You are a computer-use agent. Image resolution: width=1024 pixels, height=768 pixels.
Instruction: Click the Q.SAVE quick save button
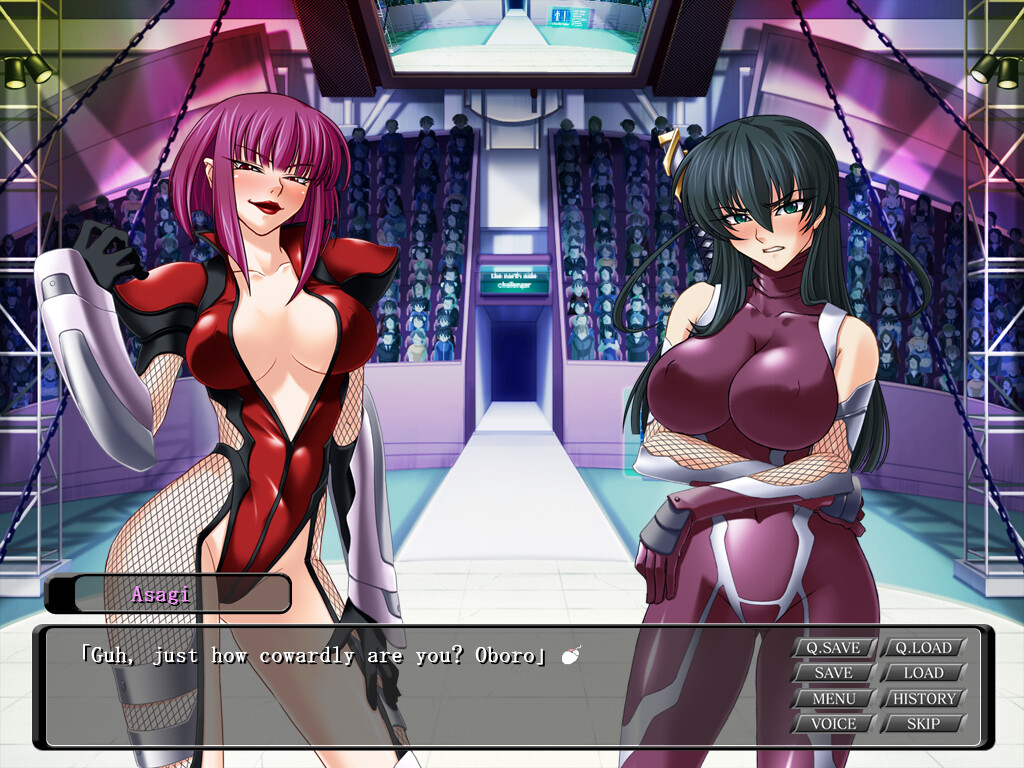(834, 647)
